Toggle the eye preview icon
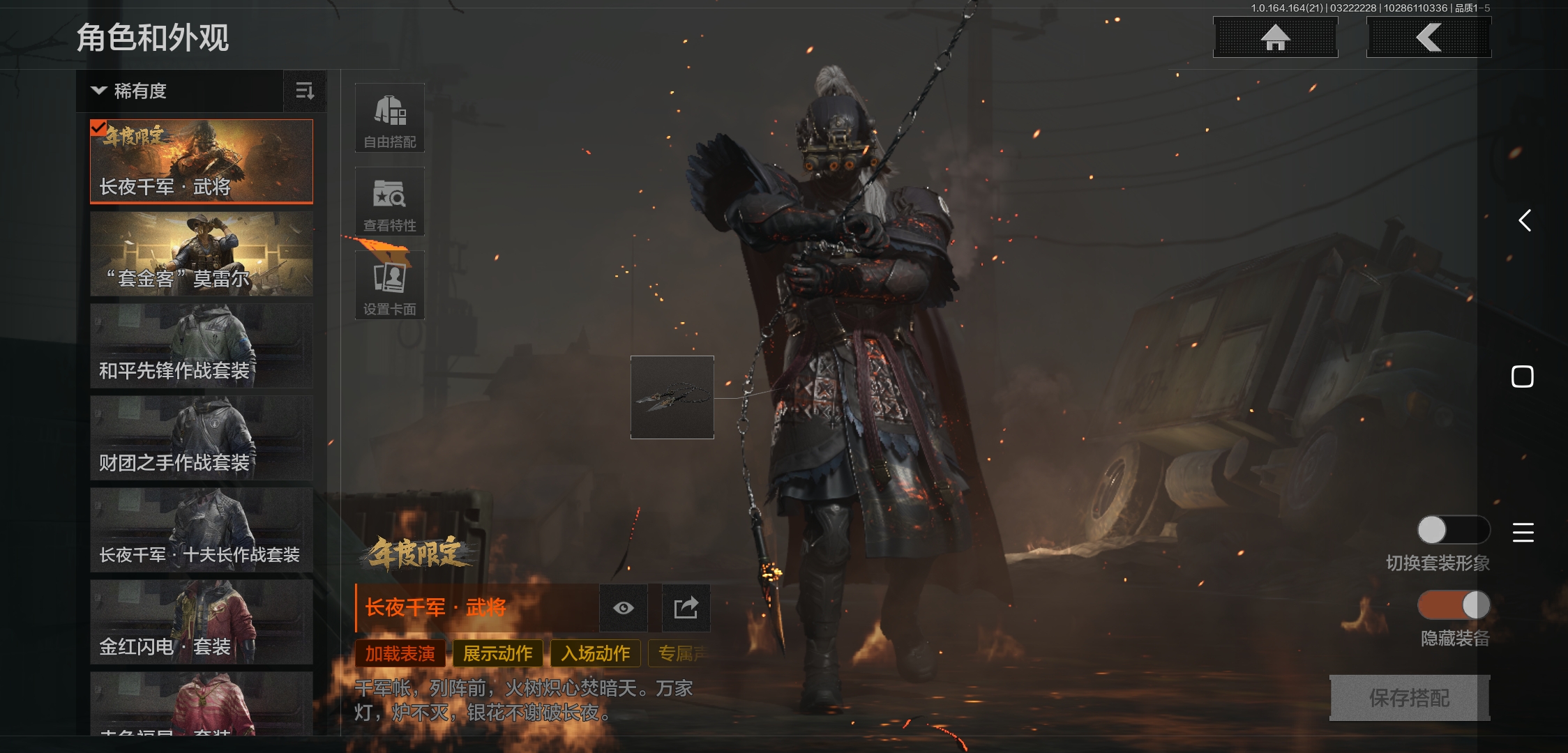The width and height of the screenshot is (1568, 753). (624, 608)
